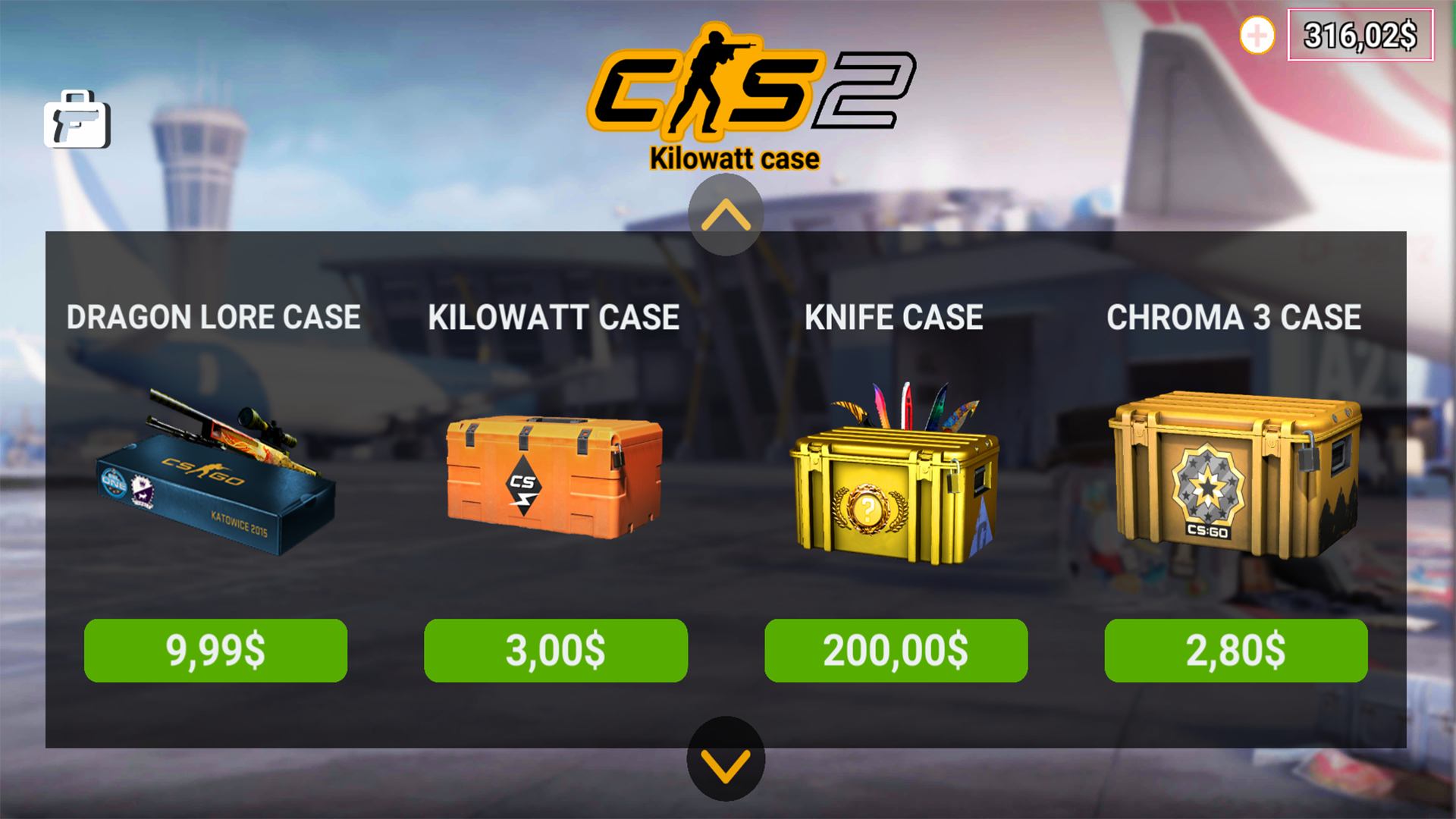This screenshot has height=819, width=1456.
Task: Buy the Kilowatt Case for 3,00$
Action: pyautogui.click(x=555, y=650)
